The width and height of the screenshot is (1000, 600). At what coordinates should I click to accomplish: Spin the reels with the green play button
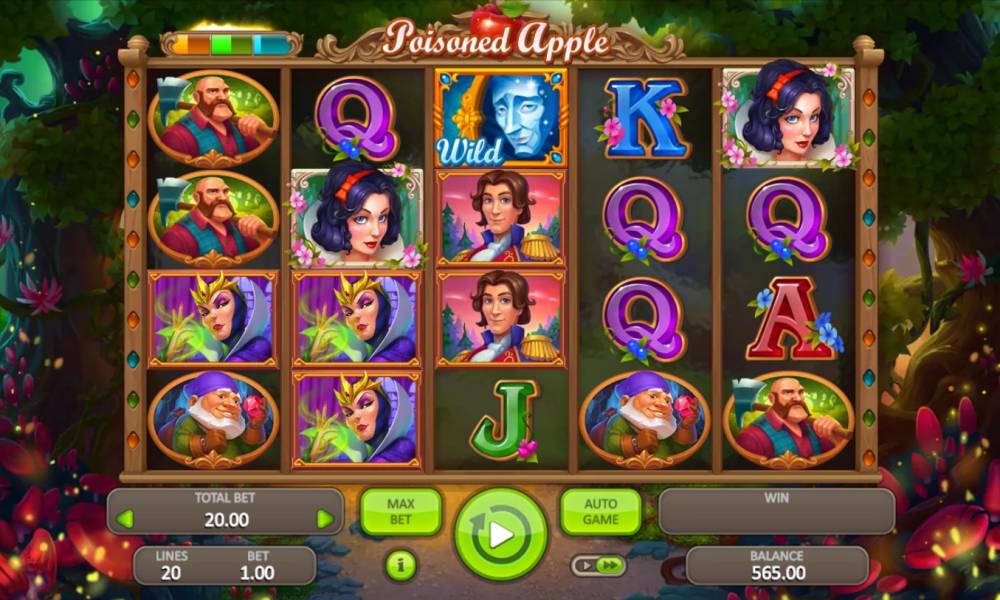(x=500, y=533)
